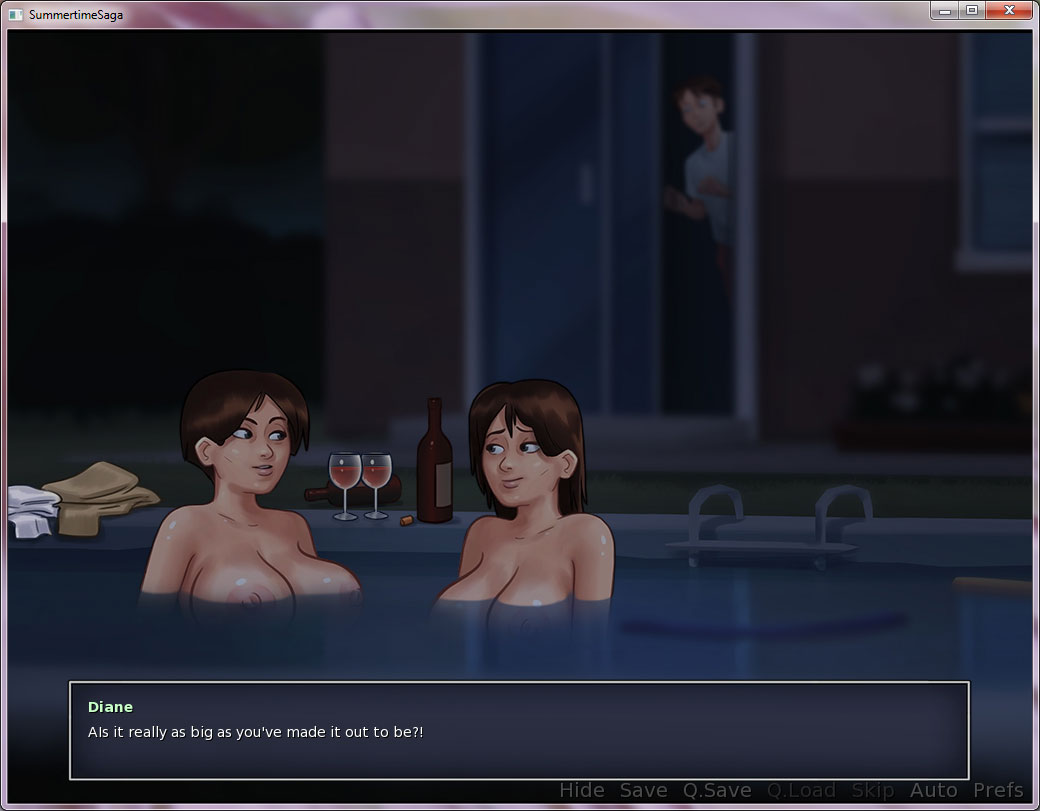
Task: Open the Save menu
Action: click(x=643, y=791)
